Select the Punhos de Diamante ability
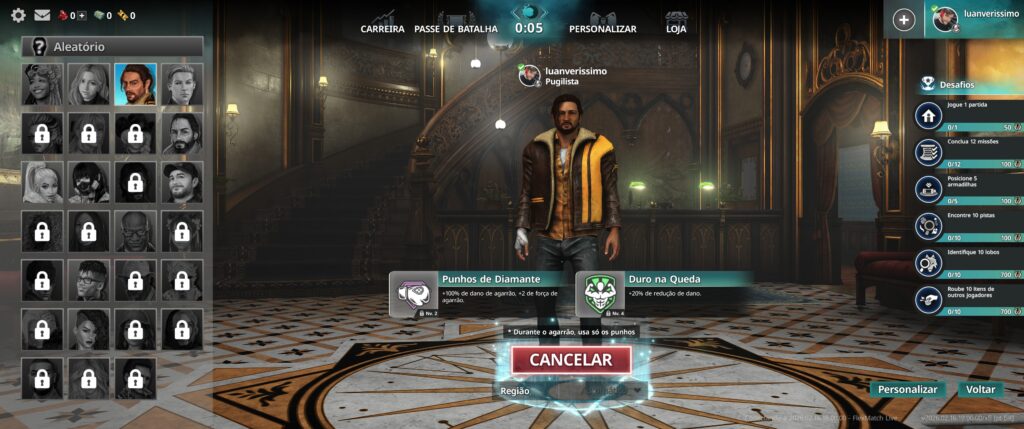 [x=478, y=293]
